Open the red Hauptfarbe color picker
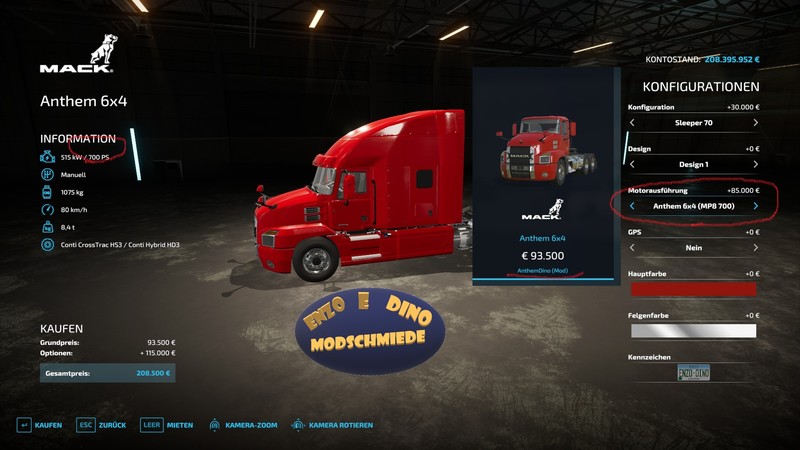This screenshot has height=450, width=800. pyautogui.click(x=692, y=289)
